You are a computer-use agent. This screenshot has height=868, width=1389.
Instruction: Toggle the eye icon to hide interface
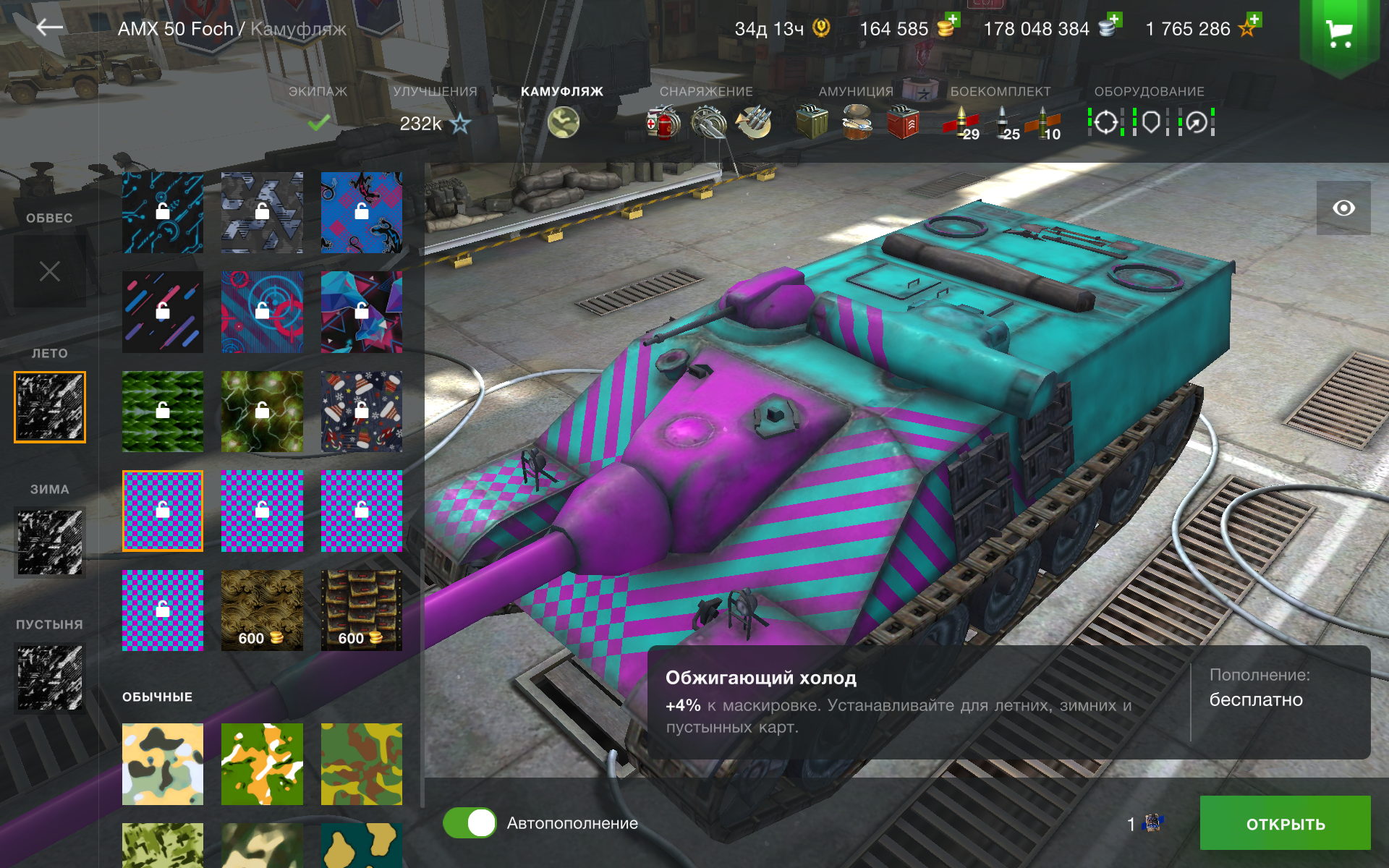pos(1343,208)
